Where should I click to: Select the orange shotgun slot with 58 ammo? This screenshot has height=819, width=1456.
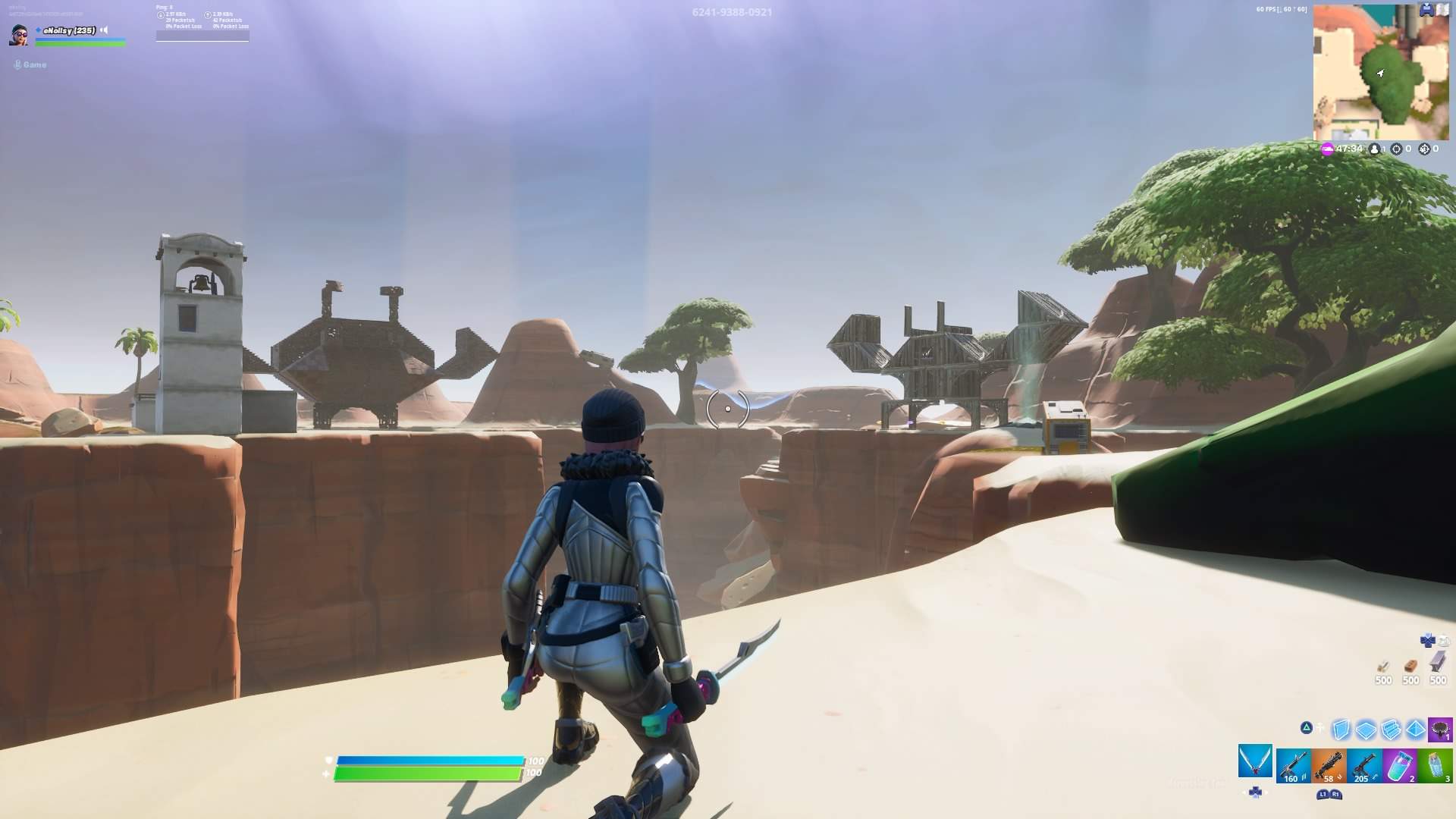1329,766
